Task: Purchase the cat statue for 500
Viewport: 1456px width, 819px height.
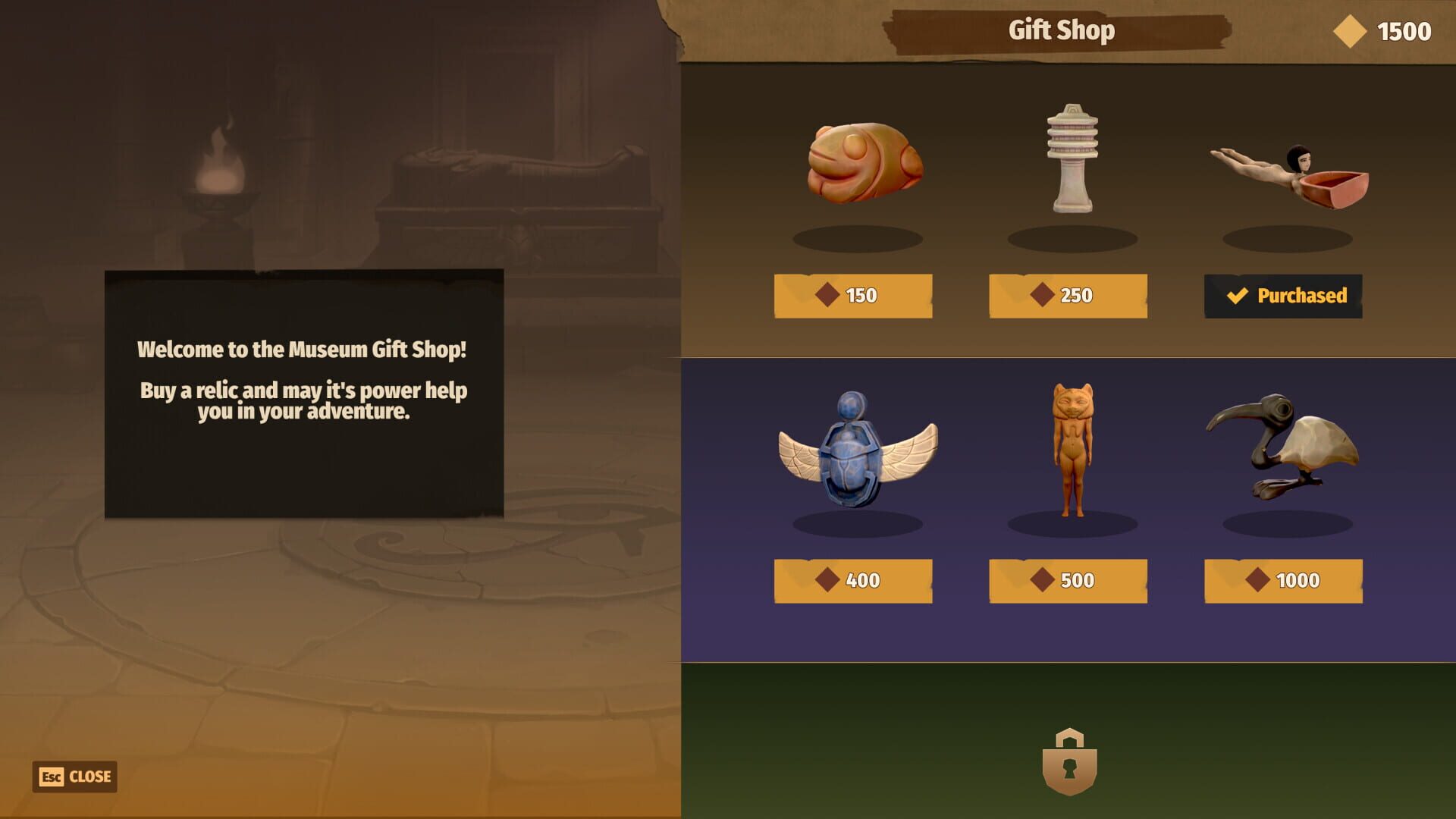Action: [1068, 580]
